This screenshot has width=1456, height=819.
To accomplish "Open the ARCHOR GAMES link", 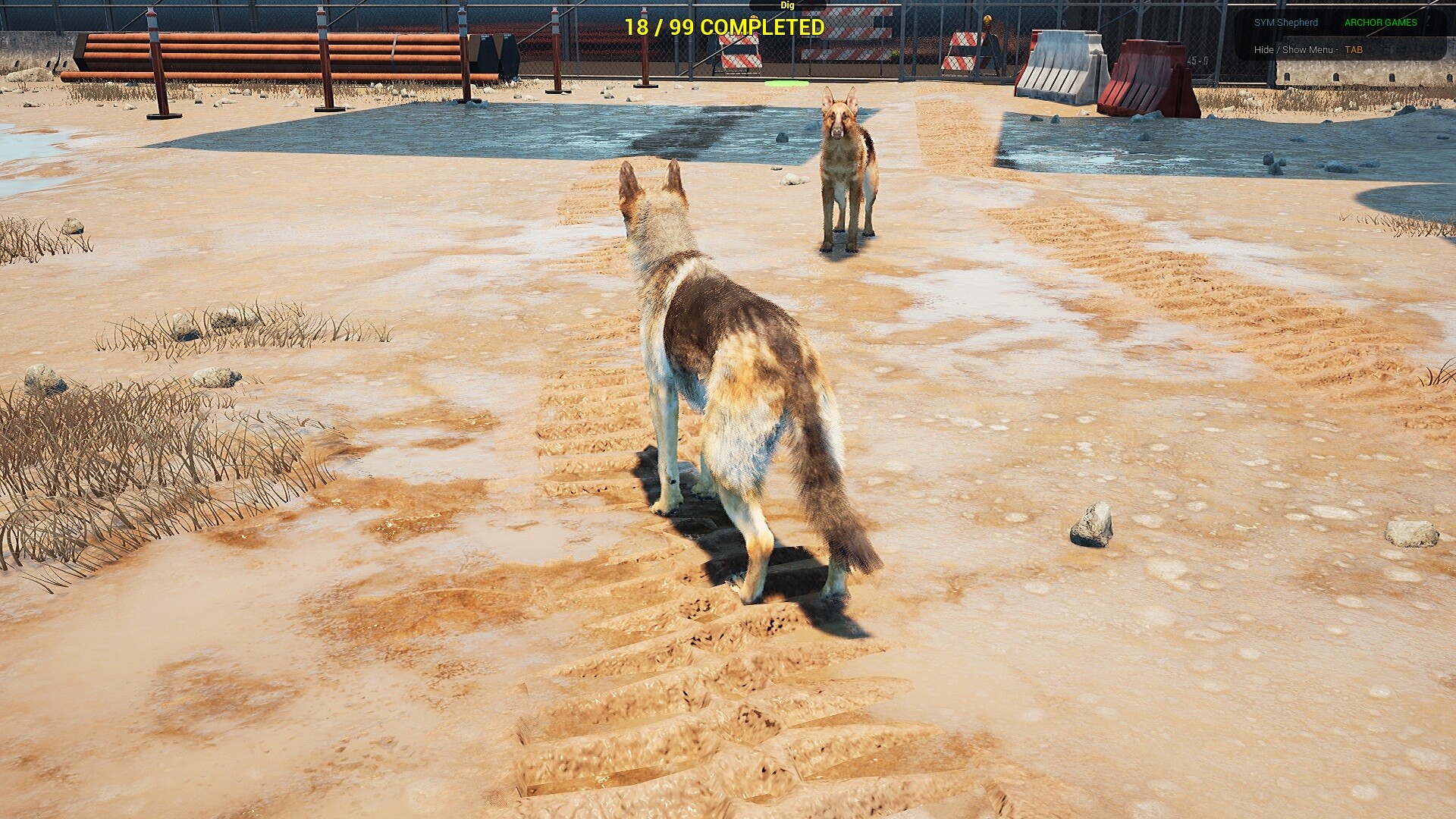I will (x=1382, y=22).
